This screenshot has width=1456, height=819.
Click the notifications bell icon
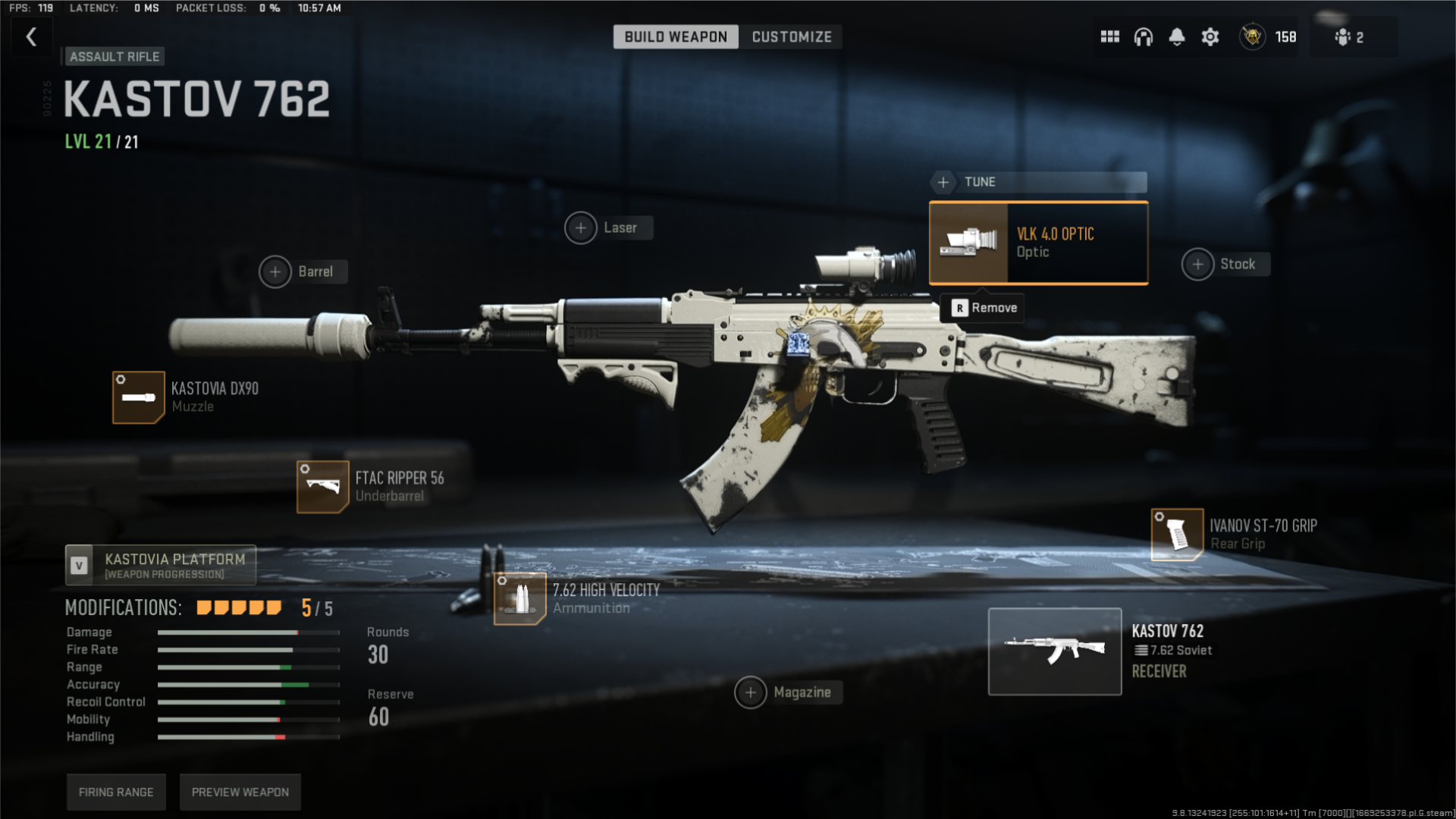[x=1177, y=36]
